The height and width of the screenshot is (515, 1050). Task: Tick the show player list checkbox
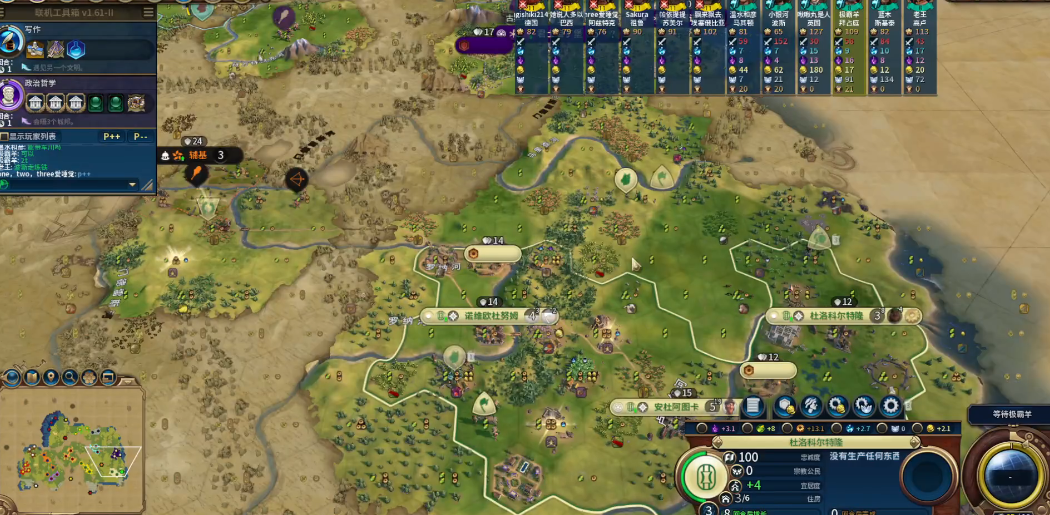[5, 136]
